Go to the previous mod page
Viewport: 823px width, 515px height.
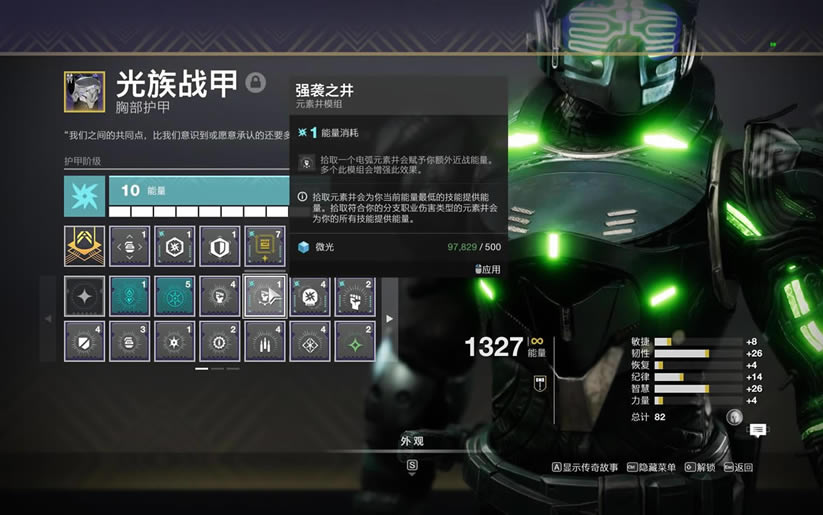pos(48,319)
